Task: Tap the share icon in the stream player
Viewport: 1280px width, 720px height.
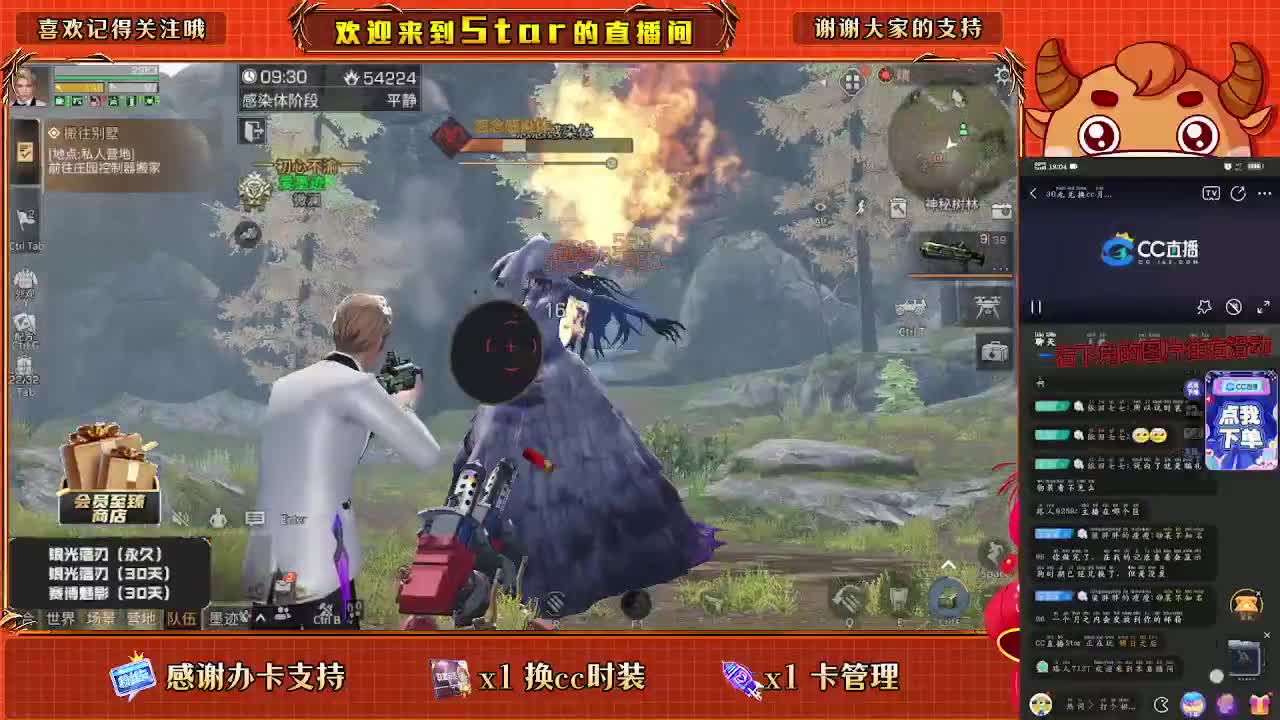Action: pyautogui.click(x=1237, y=195)
